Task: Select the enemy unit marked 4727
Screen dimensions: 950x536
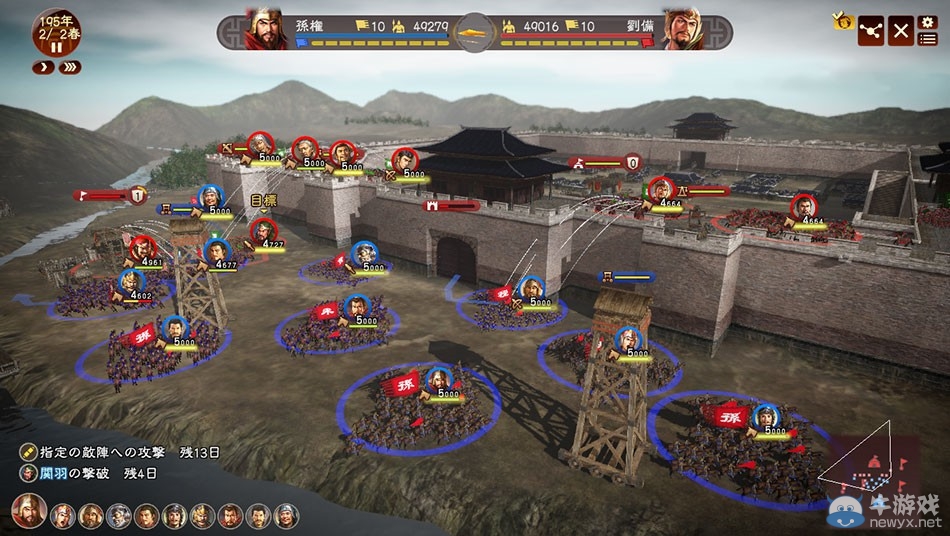Action: click(262, 231)
